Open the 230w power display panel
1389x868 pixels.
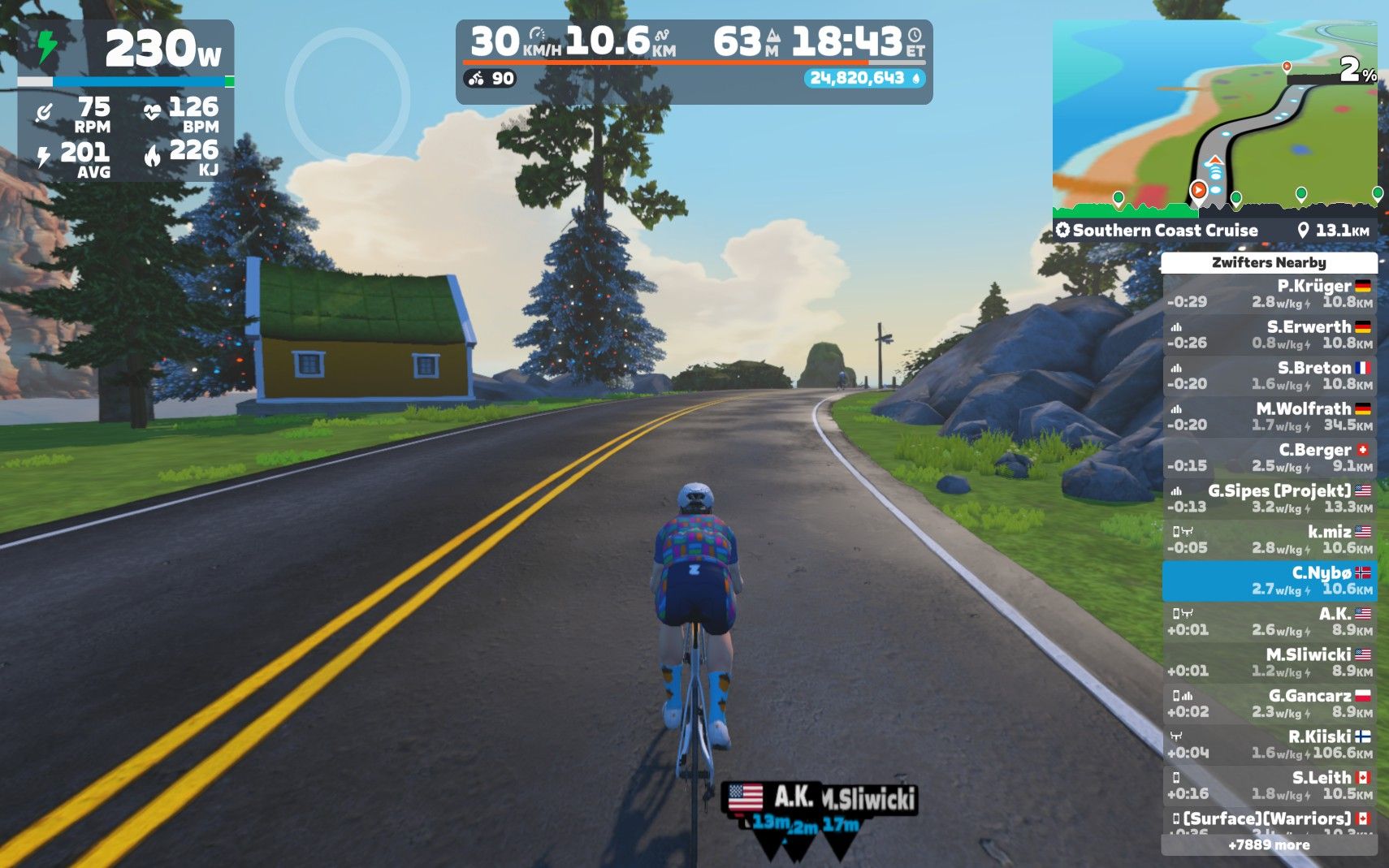pyautogui.click(x=126, y=50)
